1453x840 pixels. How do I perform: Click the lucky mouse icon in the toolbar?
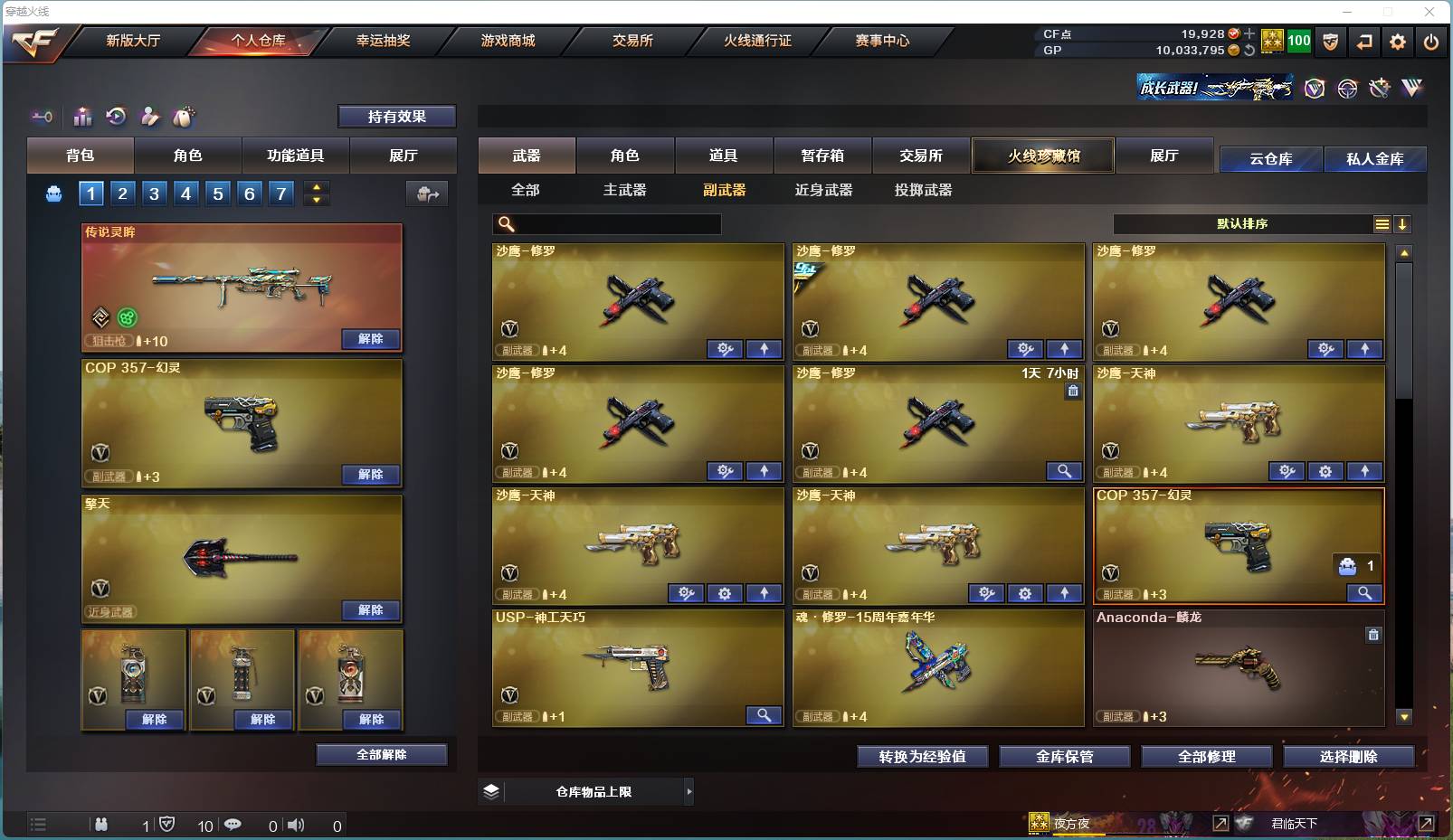(x=183, y=117)
